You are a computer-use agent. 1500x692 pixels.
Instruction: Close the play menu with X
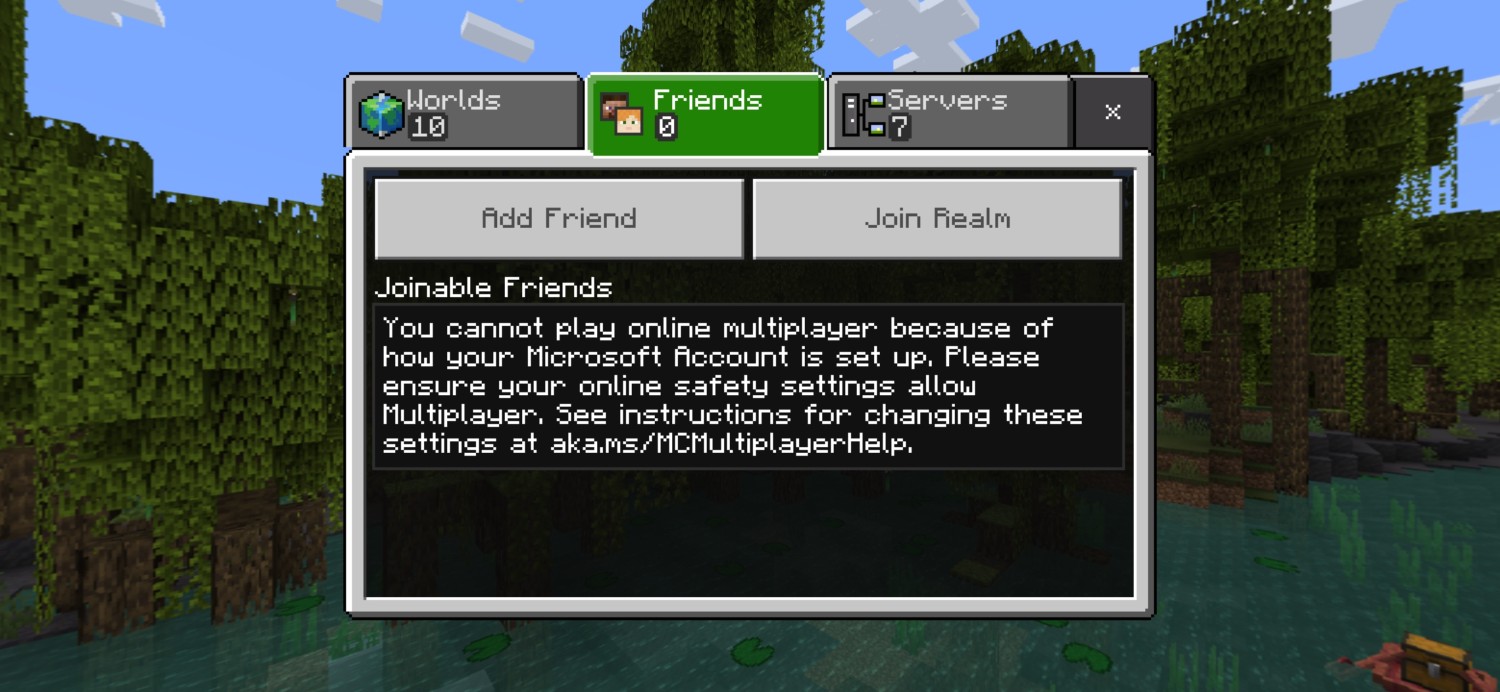(1112, 113)
